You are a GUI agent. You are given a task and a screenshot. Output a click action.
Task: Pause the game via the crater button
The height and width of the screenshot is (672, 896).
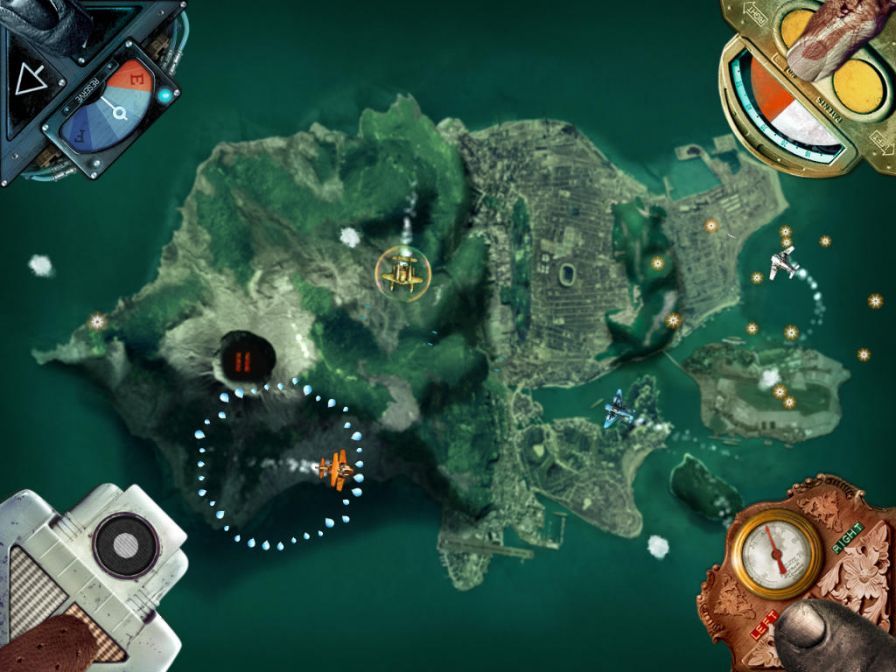click(x=242, y=359)
